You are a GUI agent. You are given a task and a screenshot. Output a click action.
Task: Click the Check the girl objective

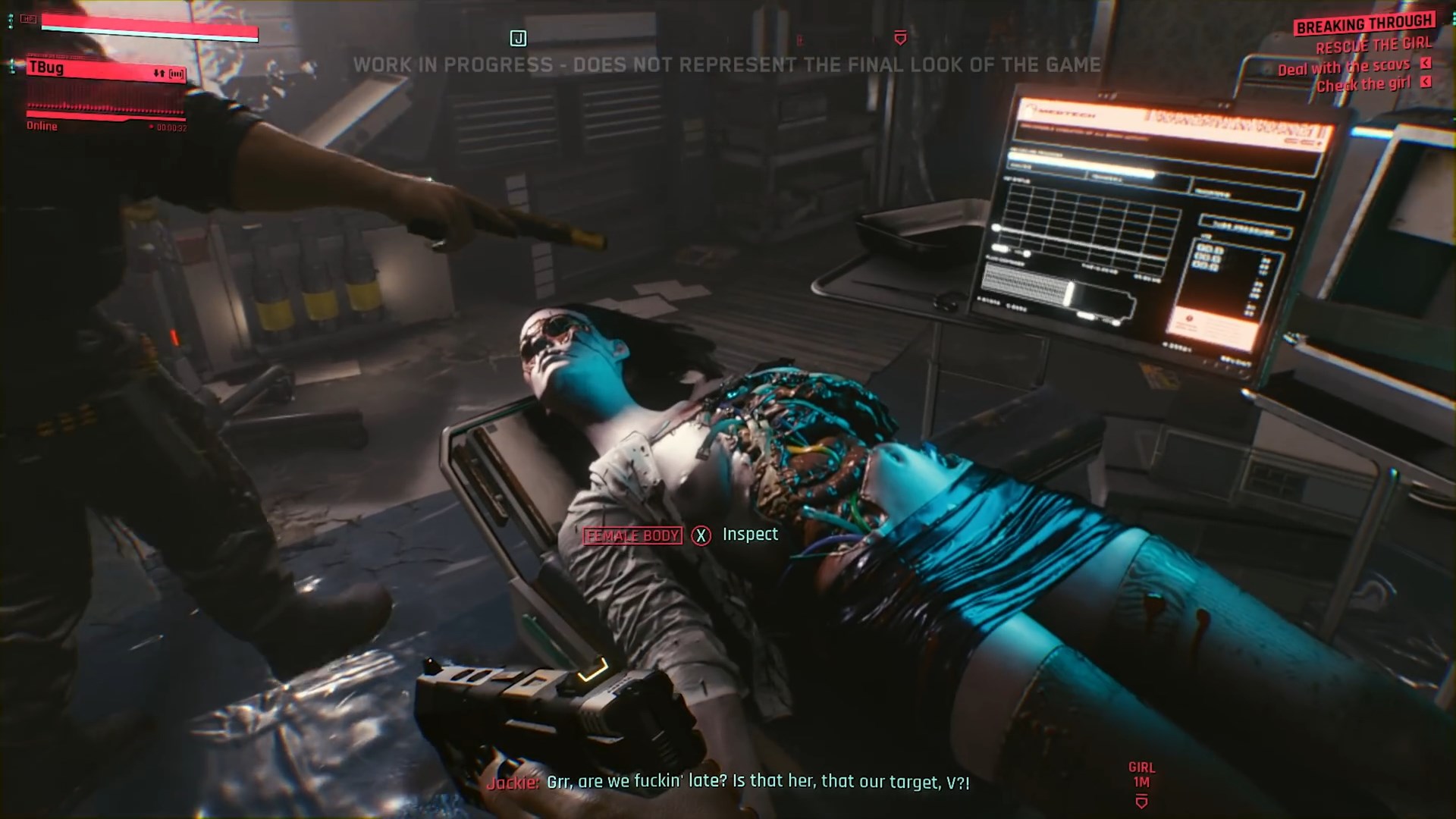tap(1363, 85)
